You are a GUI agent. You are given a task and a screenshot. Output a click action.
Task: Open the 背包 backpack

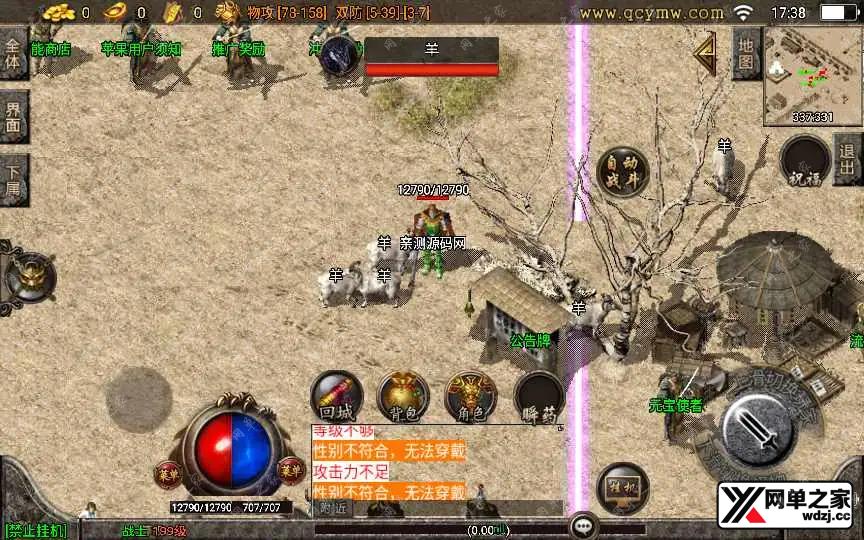(x=402, y=395)
